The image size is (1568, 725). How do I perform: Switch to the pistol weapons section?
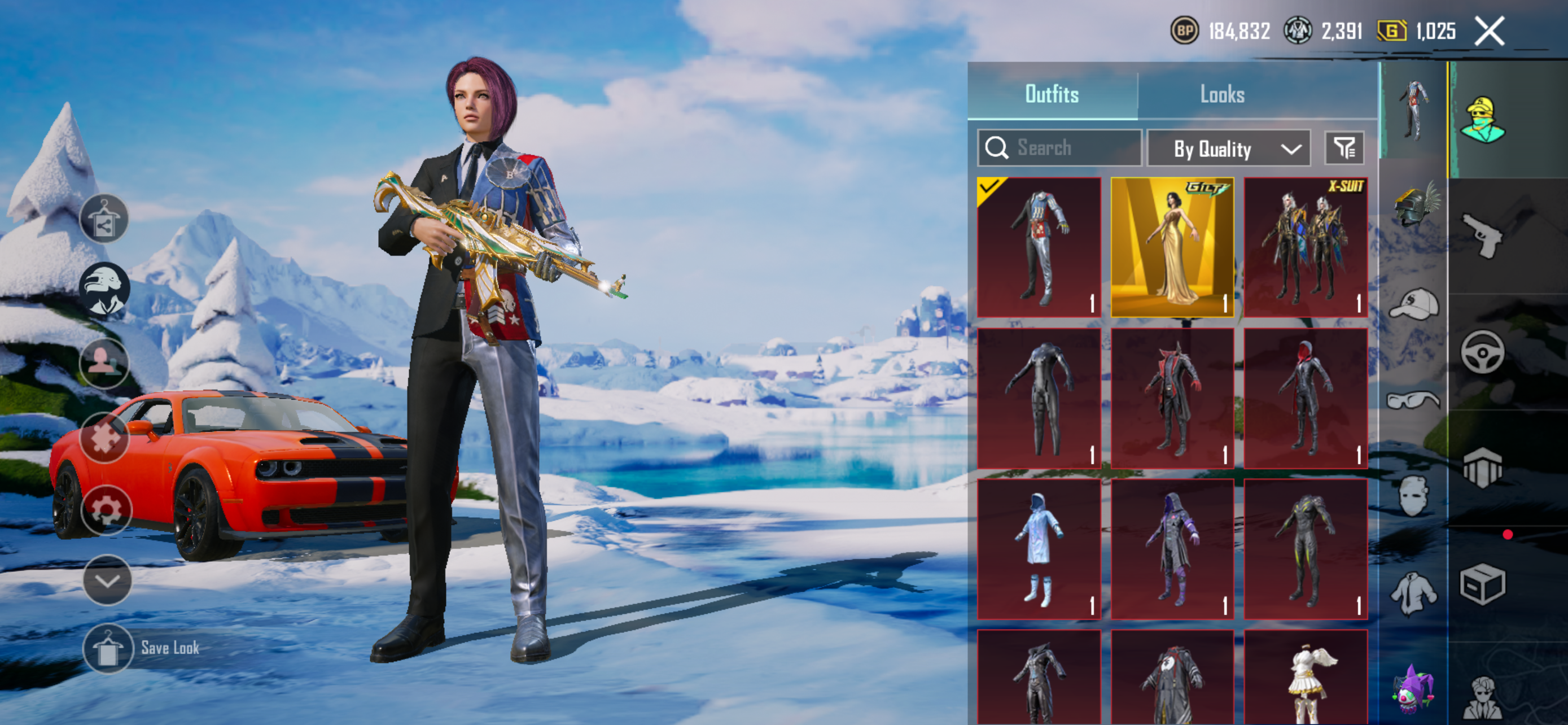pyautogui.click(x=1483, y=235)
